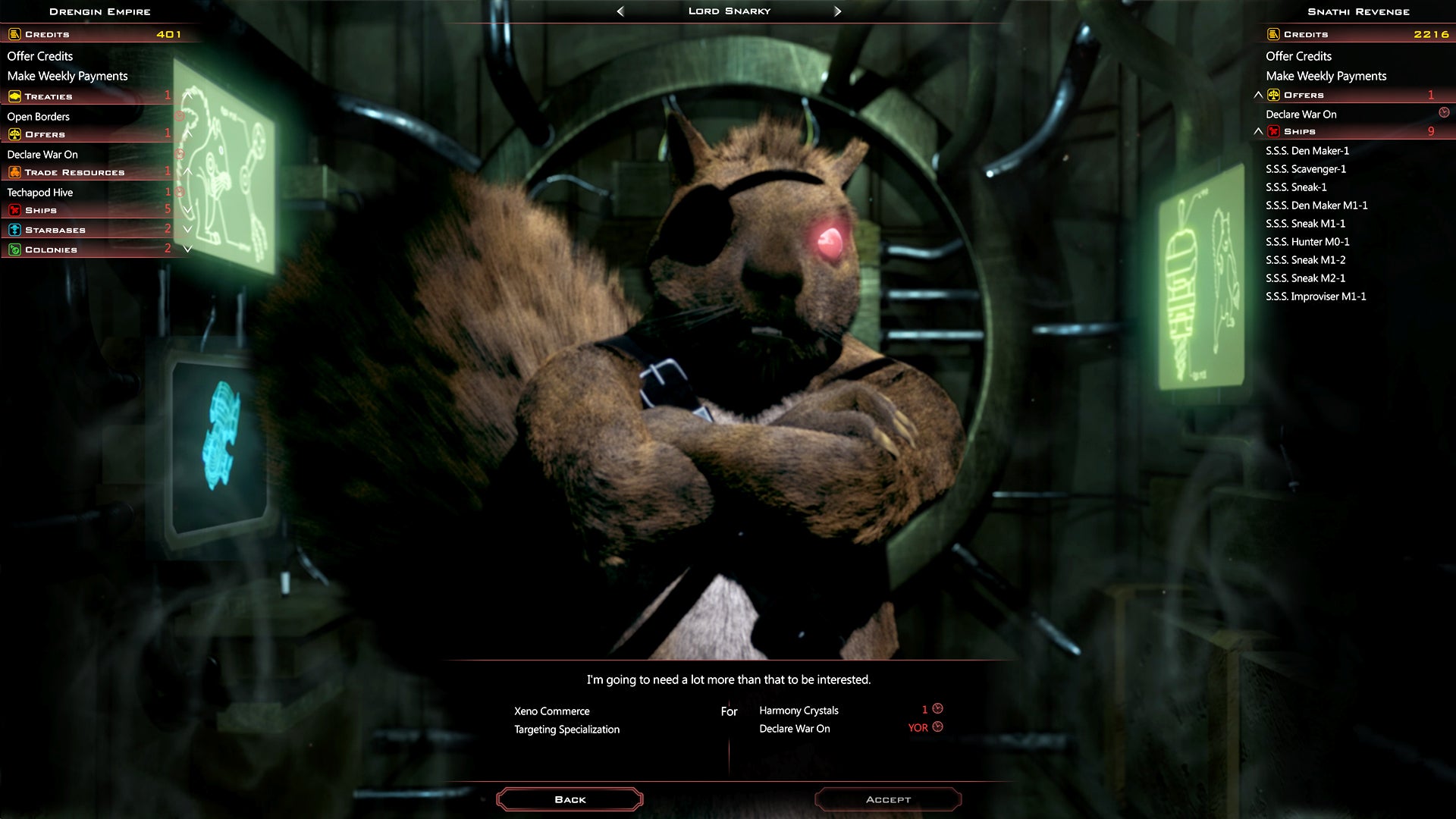Click the Colonies icon

(14, 249)
